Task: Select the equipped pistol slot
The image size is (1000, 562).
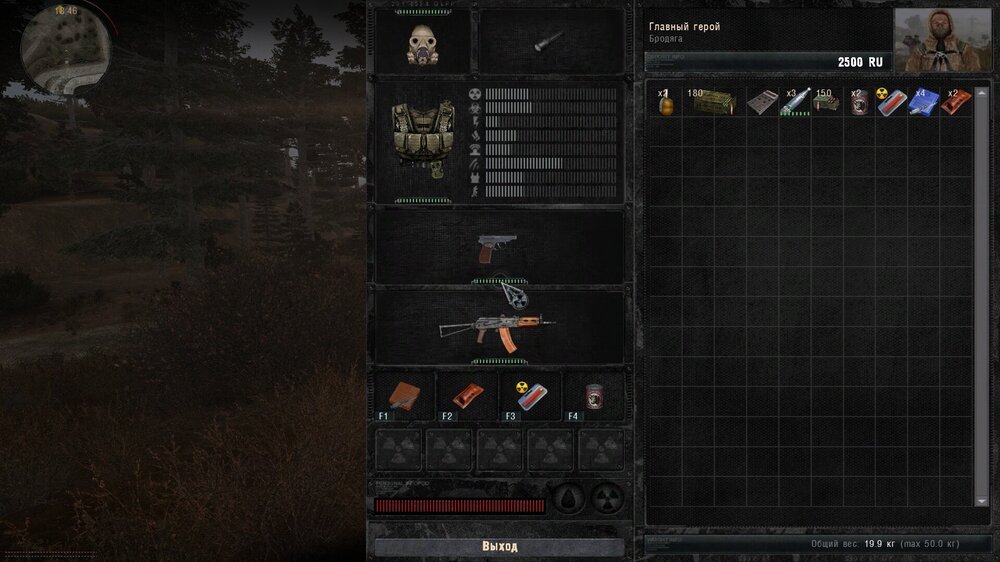Action: (x=500, y=249)
